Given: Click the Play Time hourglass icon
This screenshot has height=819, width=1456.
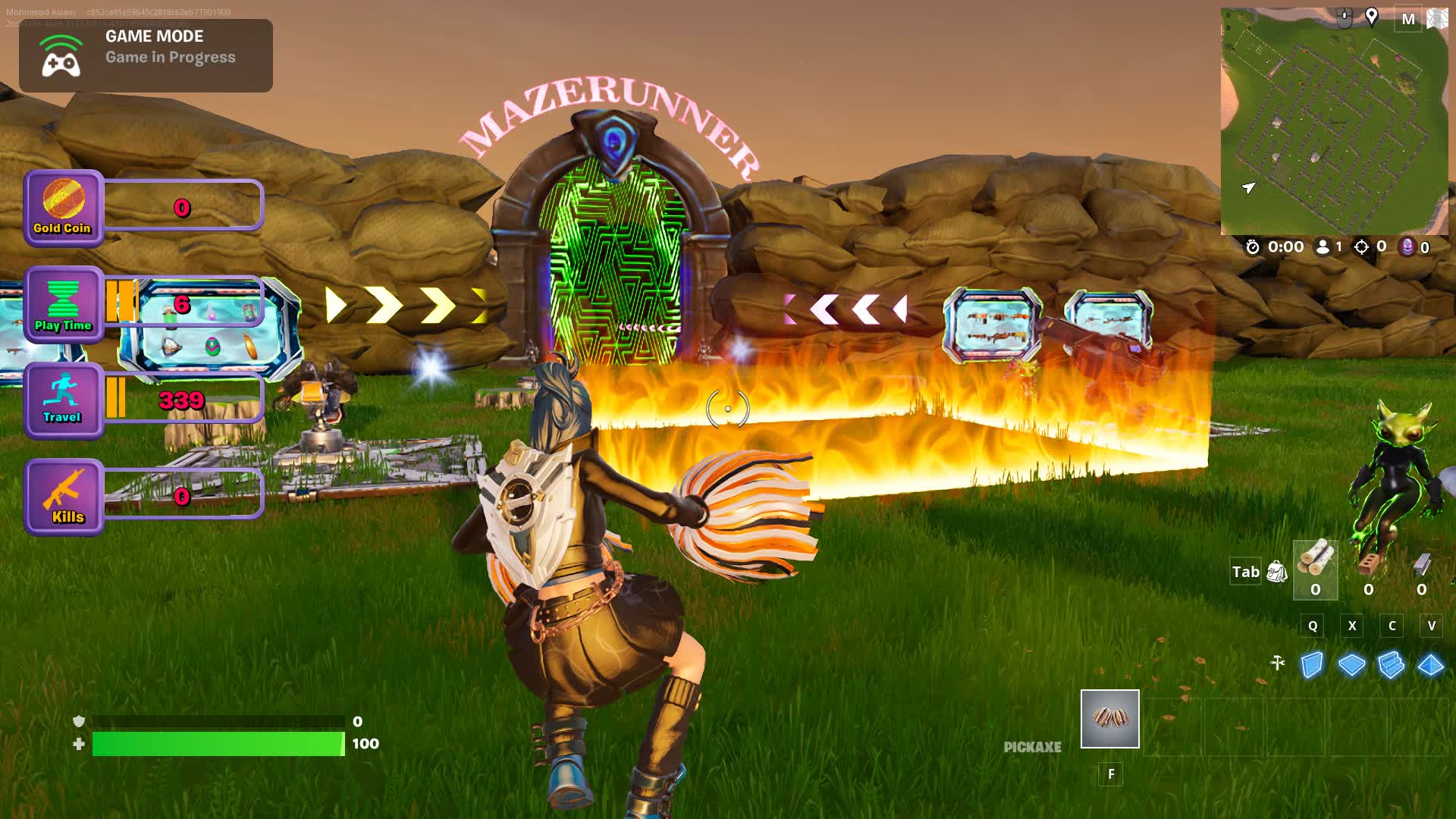Looking at the screenshot, I should pos(63,304).
